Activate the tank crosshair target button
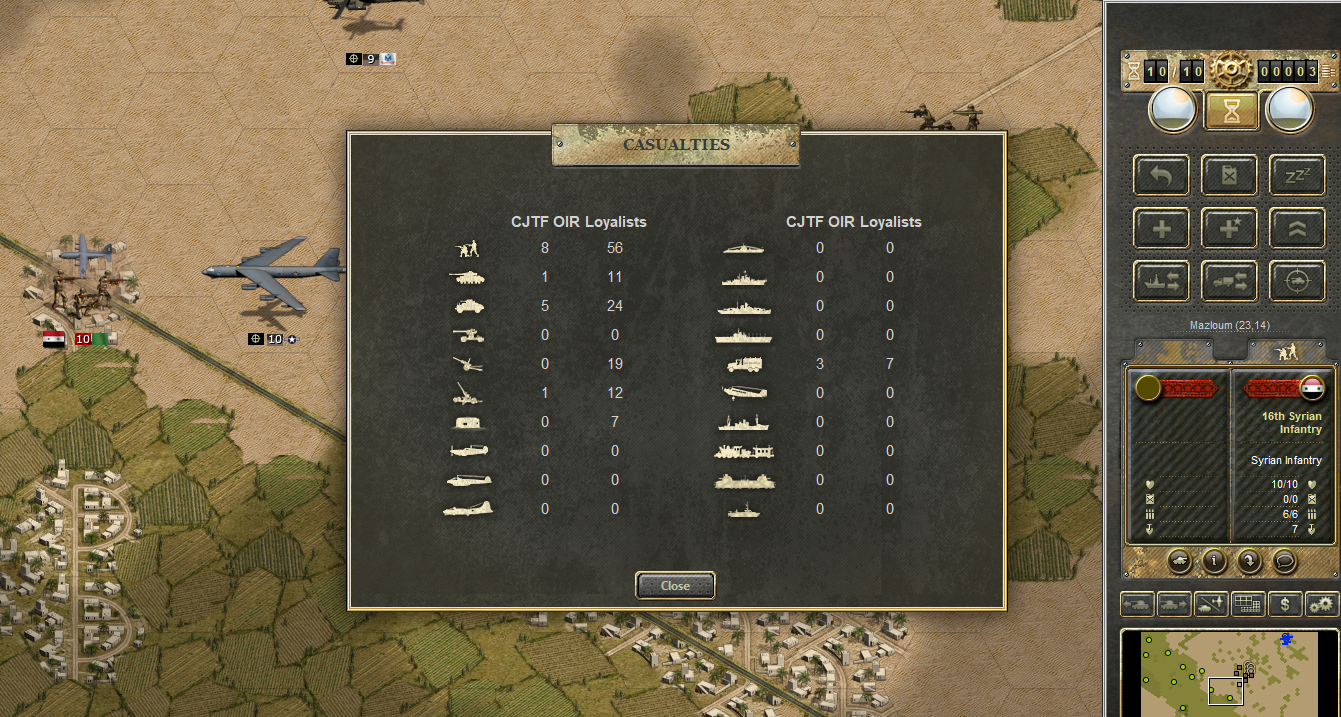1341x717 pixels. pos(1297,281)
